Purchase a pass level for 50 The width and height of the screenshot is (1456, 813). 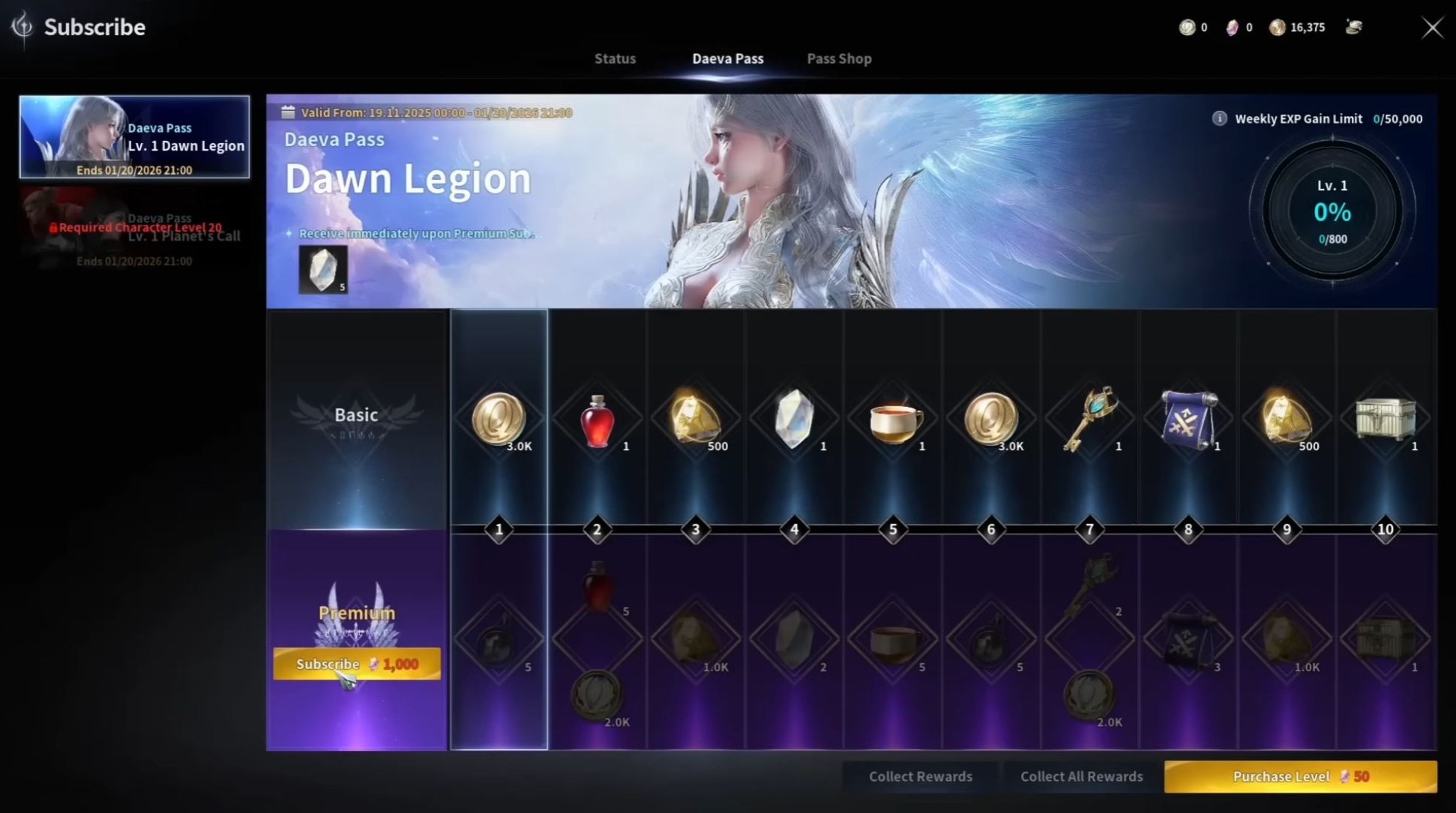pyautogui.click(x=1300, y=776)
